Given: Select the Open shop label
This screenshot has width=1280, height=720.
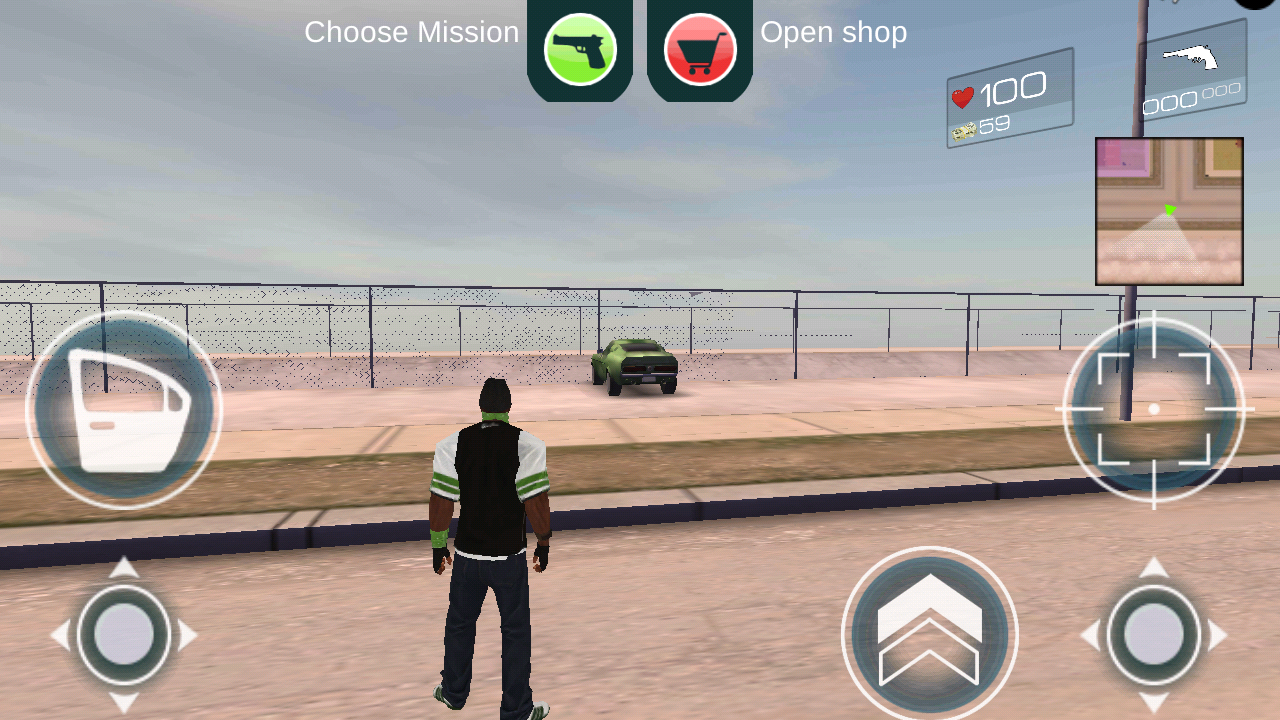Looking at the screenshot, I should pos(834,32).
